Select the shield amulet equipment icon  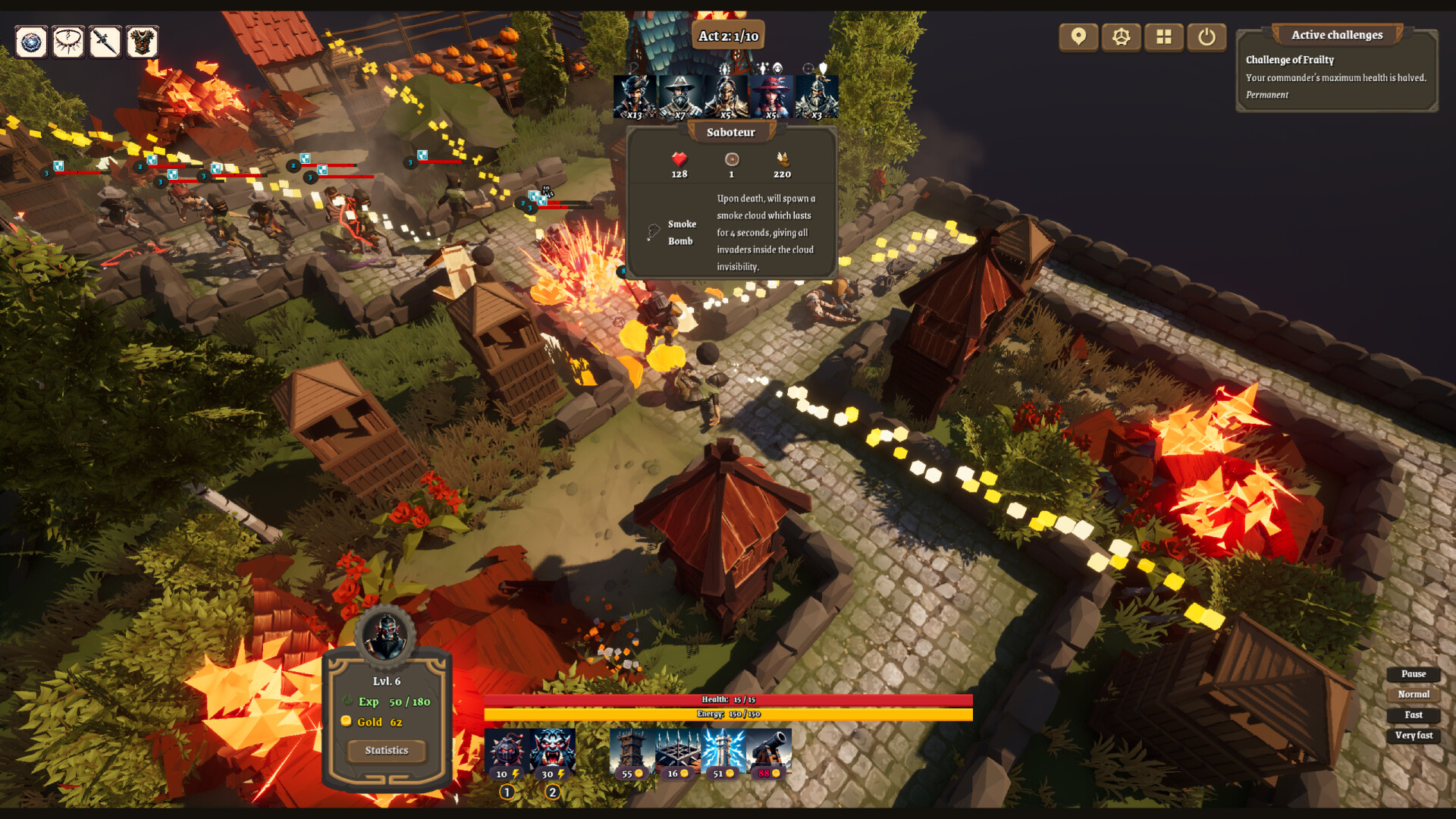[30, 42]
